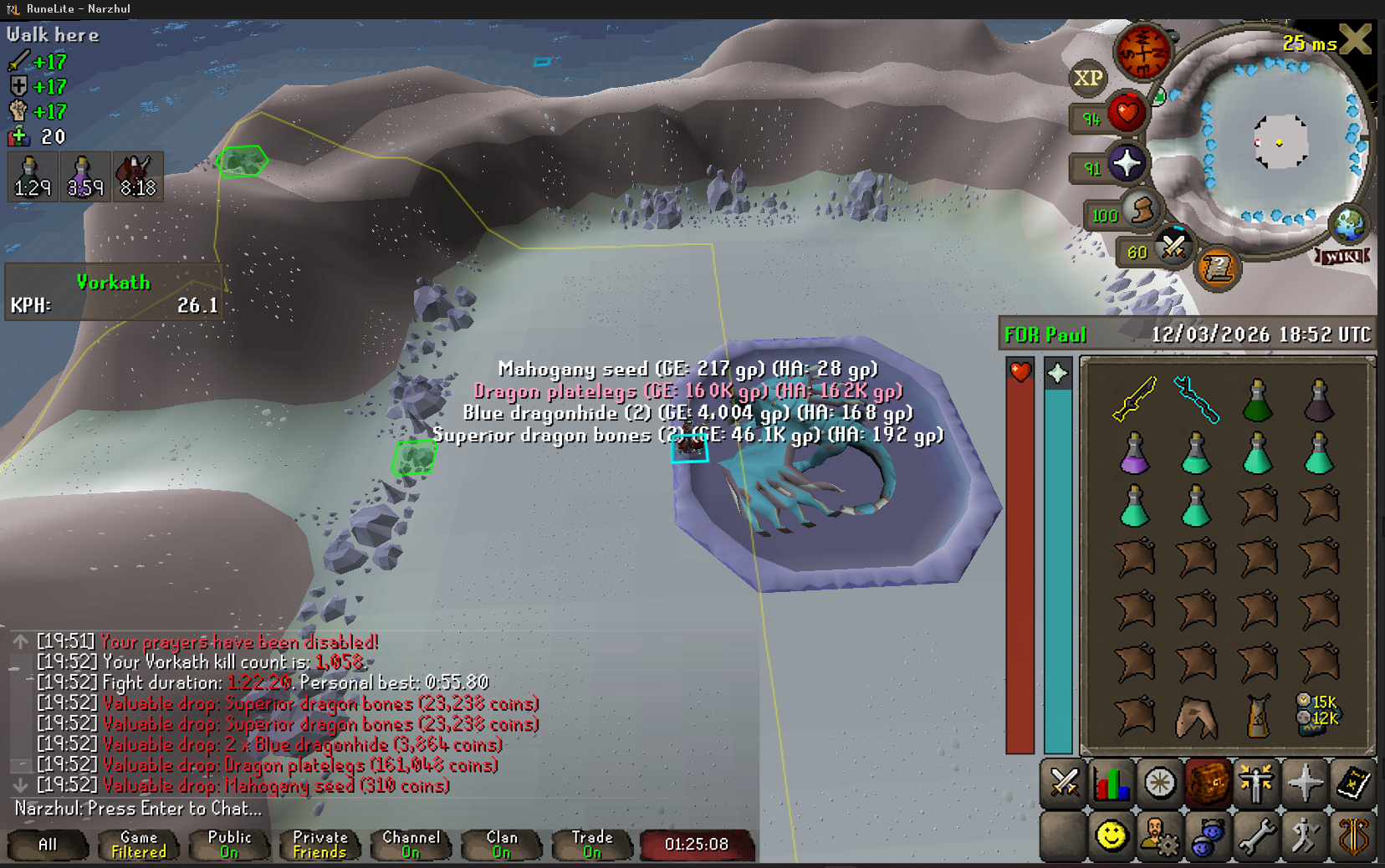
Task: Toggle run using the boot orb
Action: (1142, 211)
